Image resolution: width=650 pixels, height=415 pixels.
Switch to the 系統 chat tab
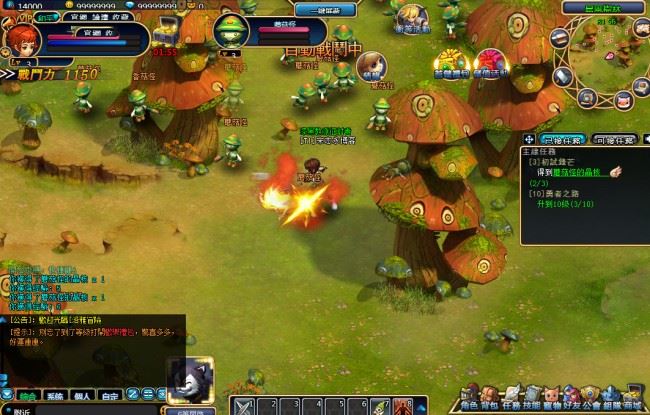(55, 396)
